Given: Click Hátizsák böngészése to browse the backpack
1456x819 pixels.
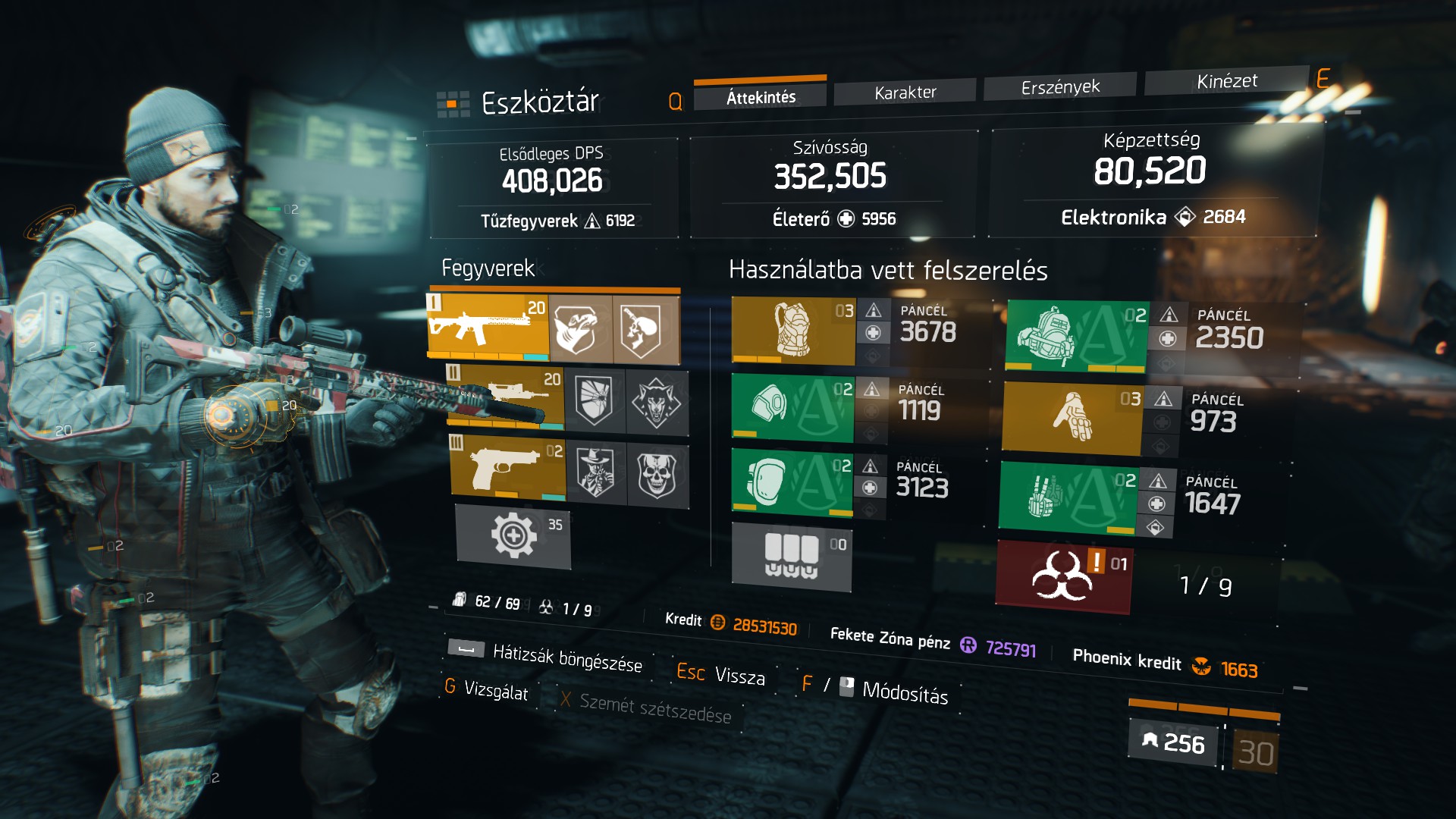Looking at the screenshot, I should point(566,657).
